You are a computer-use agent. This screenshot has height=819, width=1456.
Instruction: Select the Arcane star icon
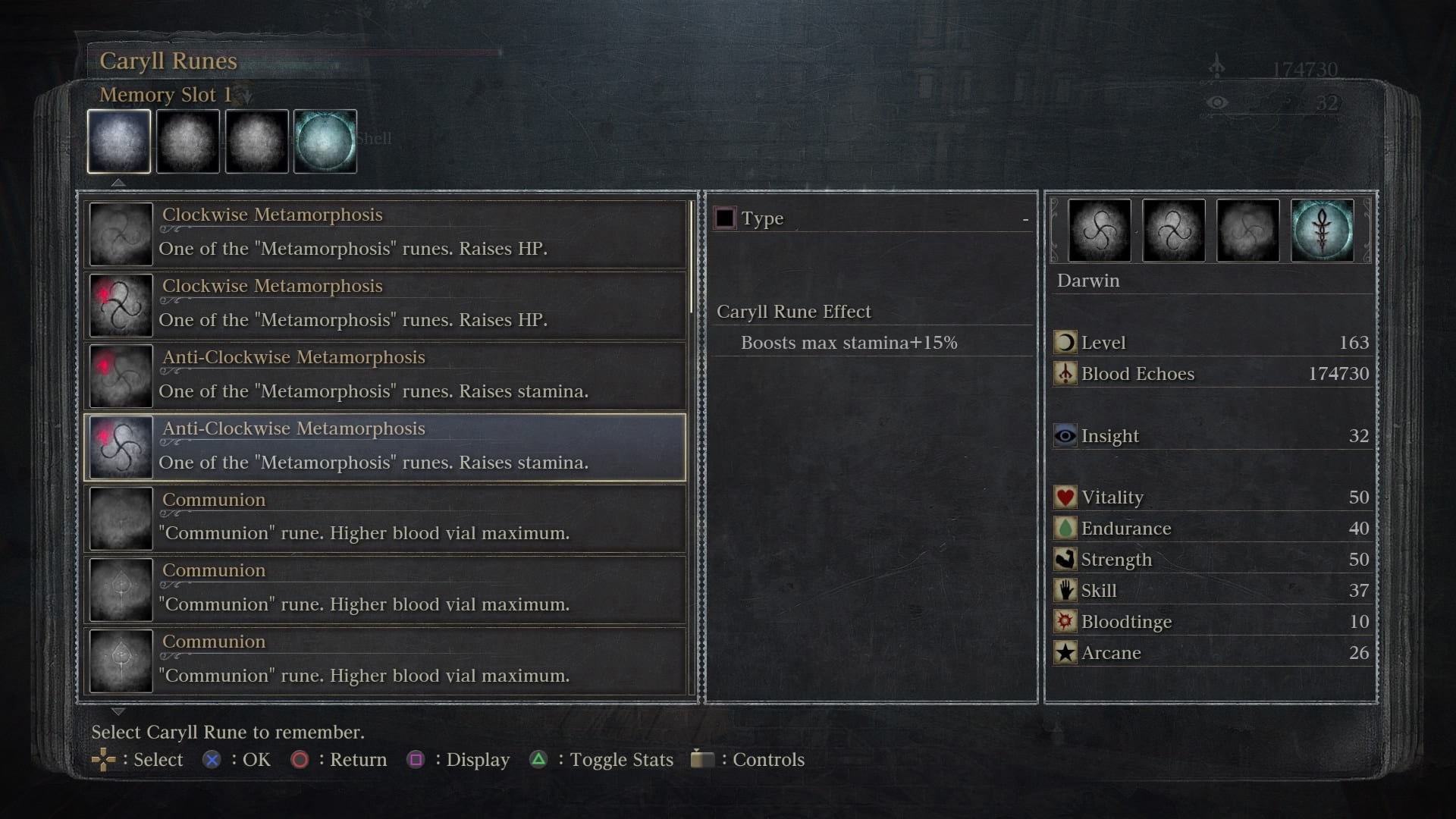(1065, 653)
